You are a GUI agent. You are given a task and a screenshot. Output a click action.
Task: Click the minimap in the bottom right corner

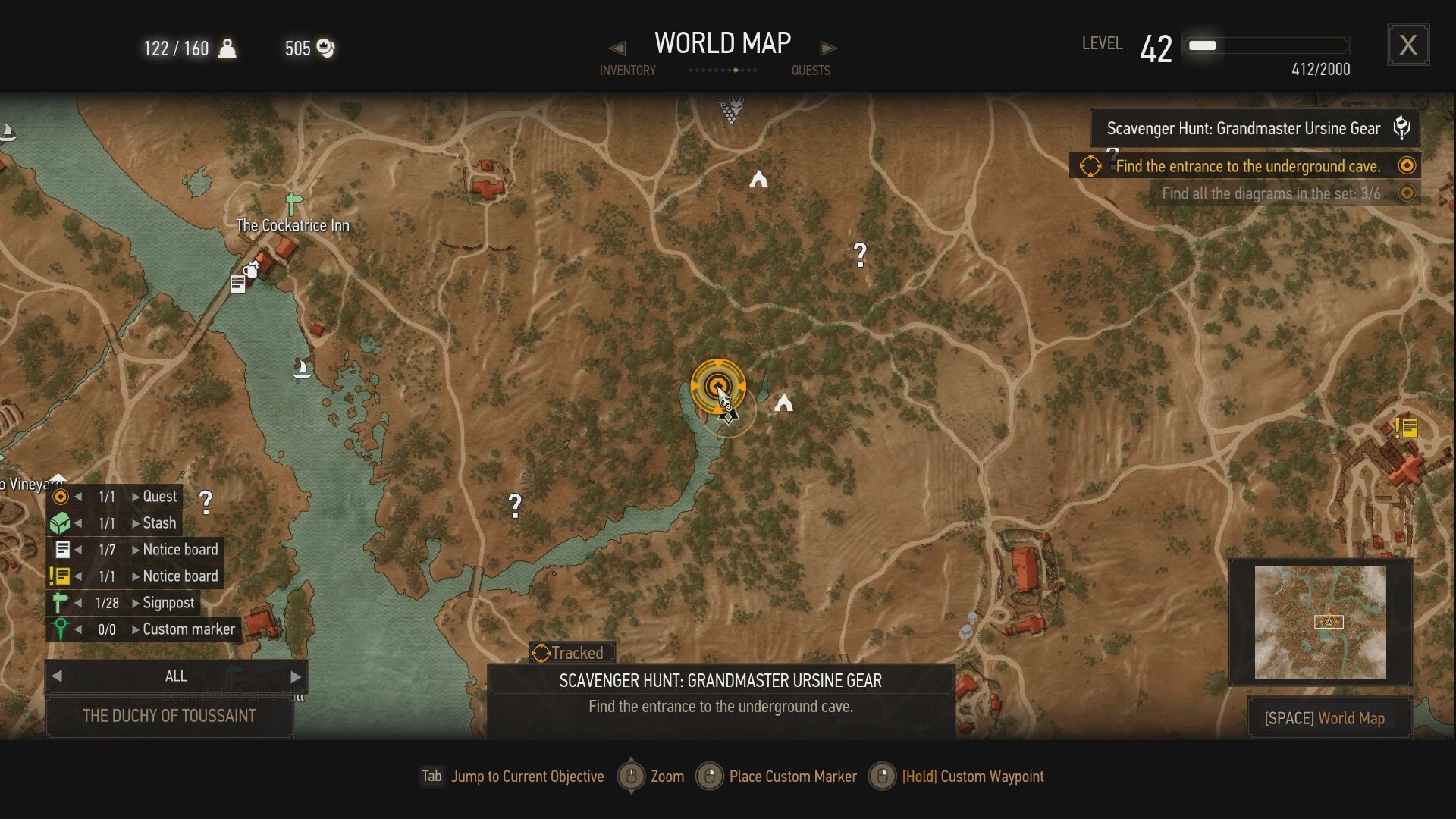[1321, 622]
